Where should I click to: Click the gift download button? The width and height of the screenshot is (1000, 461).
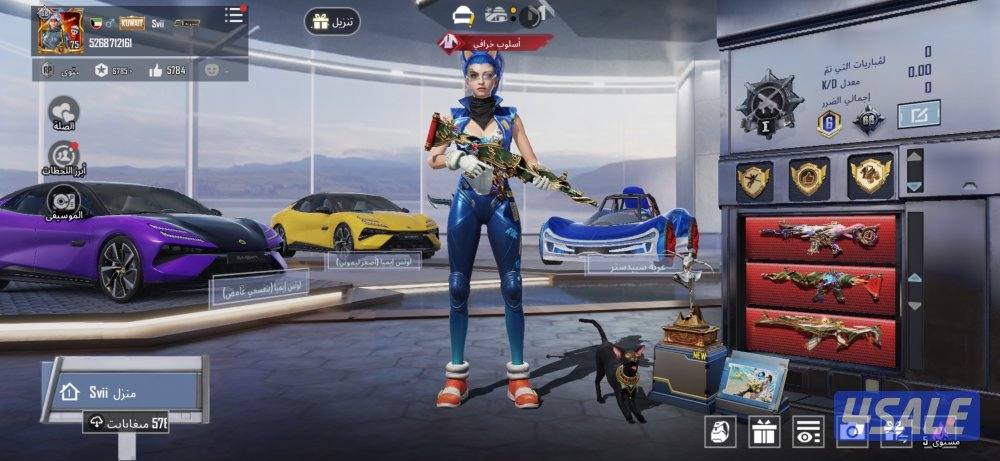[332, 22]
